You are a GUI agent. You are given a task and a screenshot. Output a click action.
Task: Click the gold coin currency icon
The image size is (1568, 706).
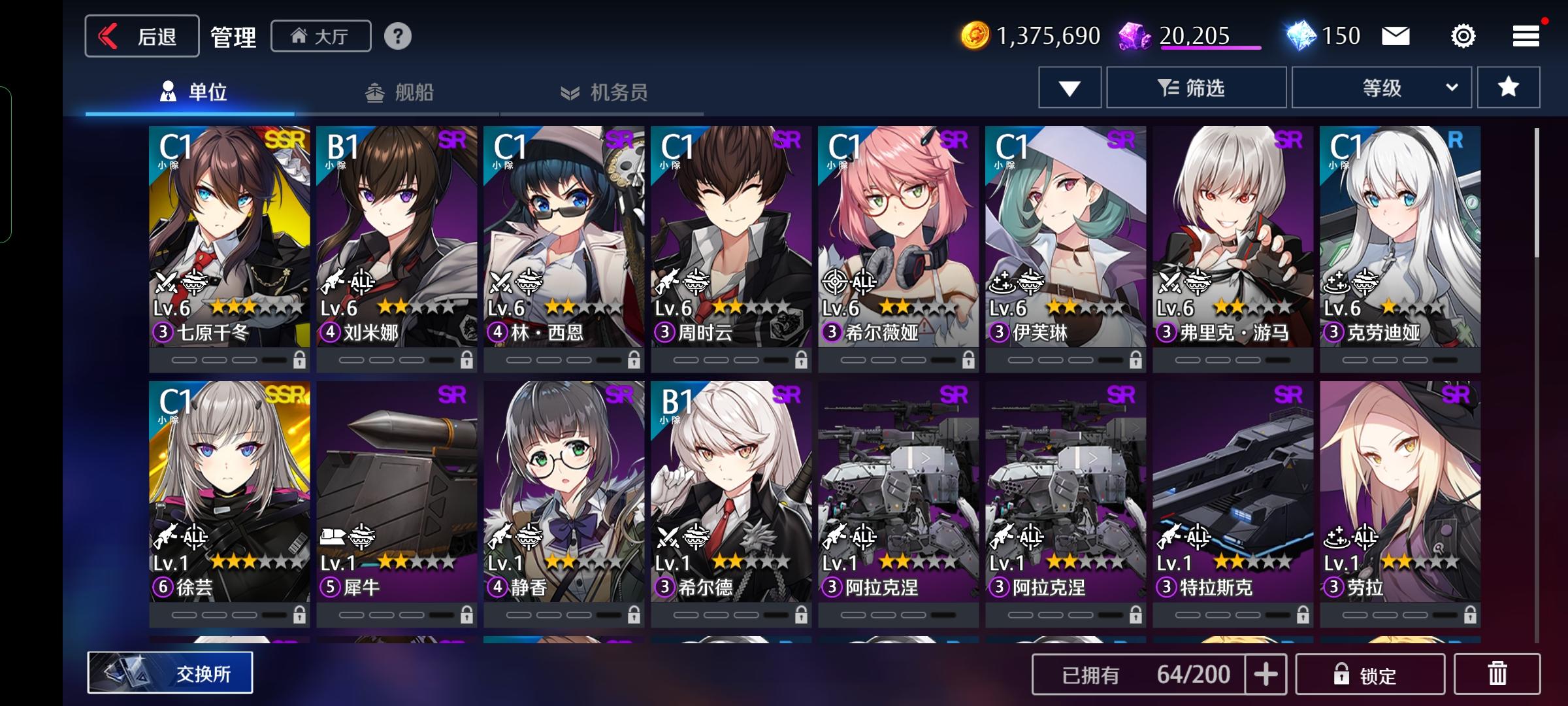(x=974, y=36)
